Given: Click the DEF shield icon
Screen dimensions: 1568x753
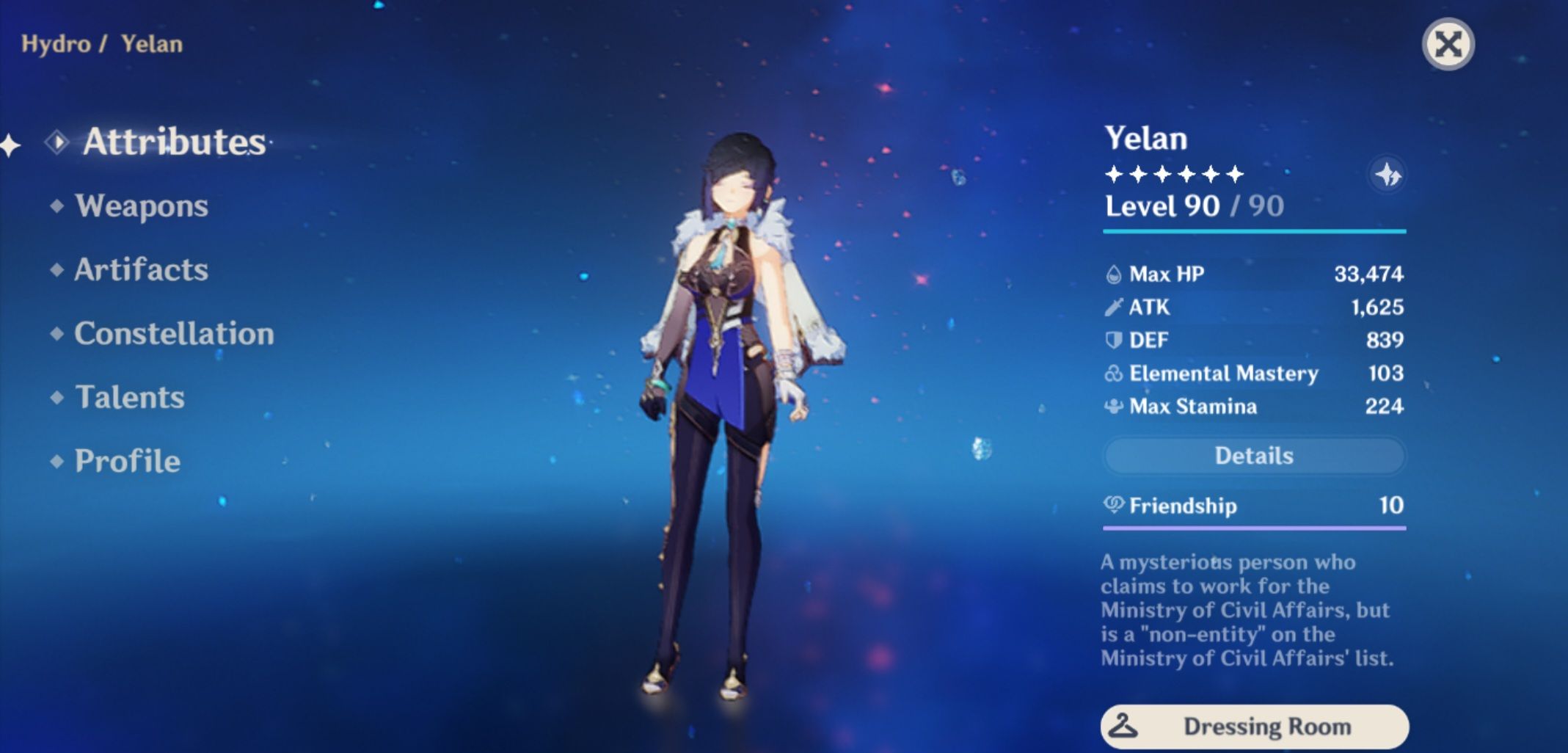Looking at the screenshot, I should tap(1112, 339).
